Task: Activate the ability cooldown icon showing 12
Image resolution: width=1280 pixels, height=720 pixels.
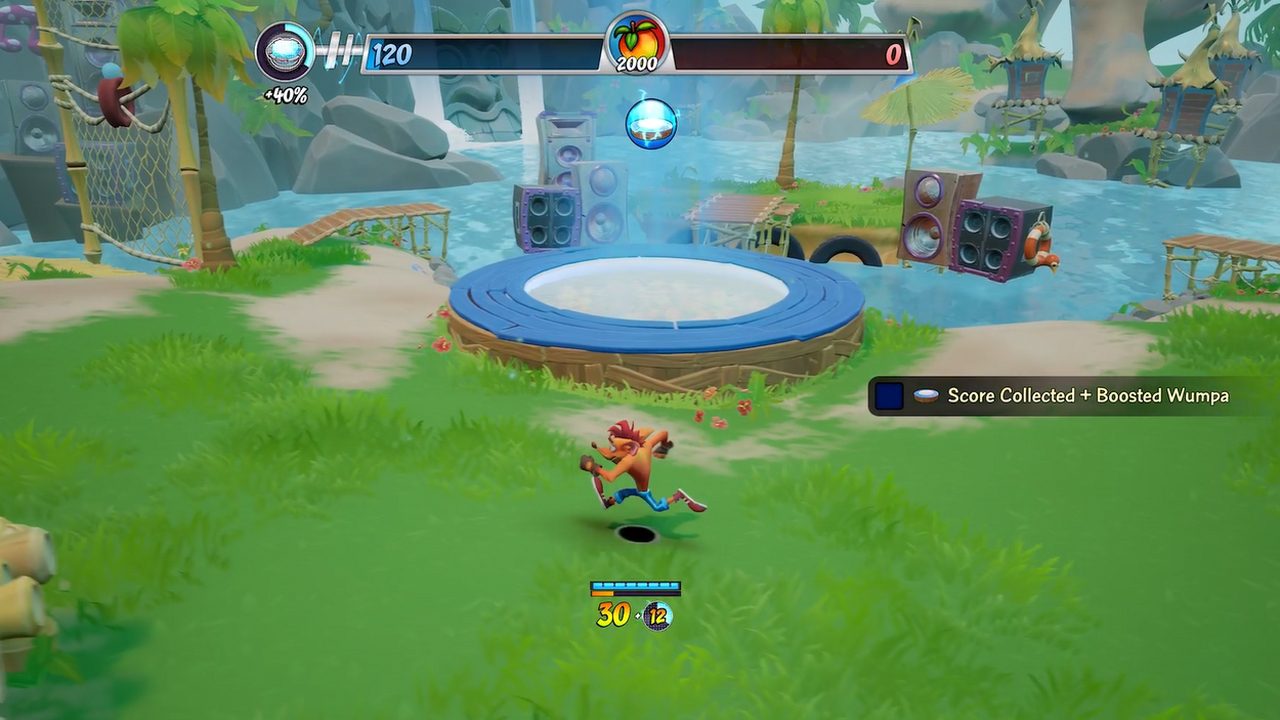Action: click(x=657, y=615)
